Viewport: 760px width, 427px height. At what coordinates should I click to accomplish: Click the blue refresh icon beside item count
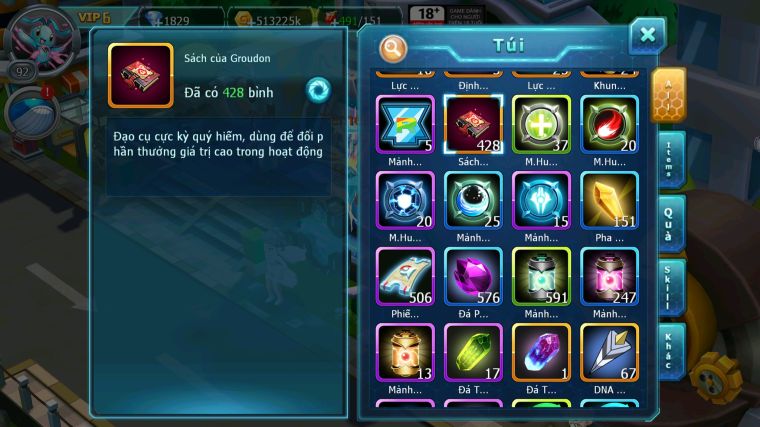pos(318,89)
